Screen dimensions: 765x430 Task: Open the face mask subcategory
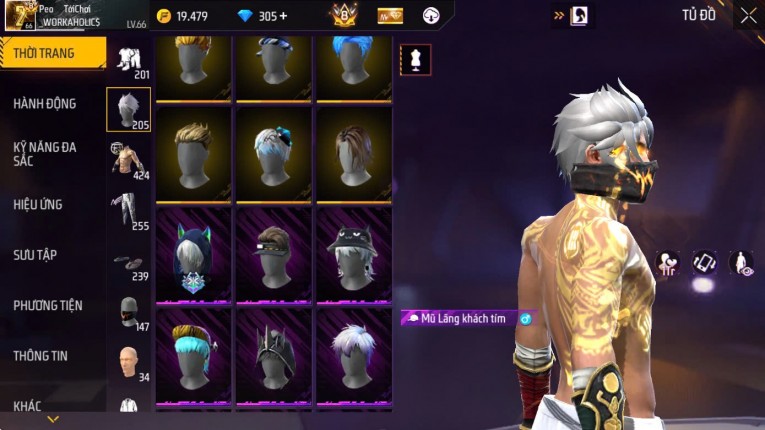pyautogui.click(x=128, y=310)
